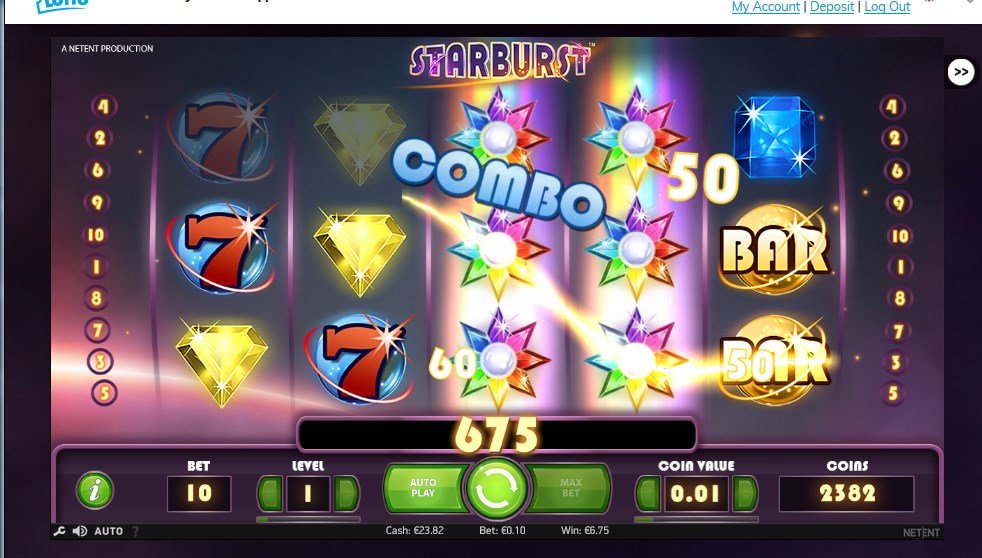
Task: Increase the bet Level
Action: [x=346, y=493]
